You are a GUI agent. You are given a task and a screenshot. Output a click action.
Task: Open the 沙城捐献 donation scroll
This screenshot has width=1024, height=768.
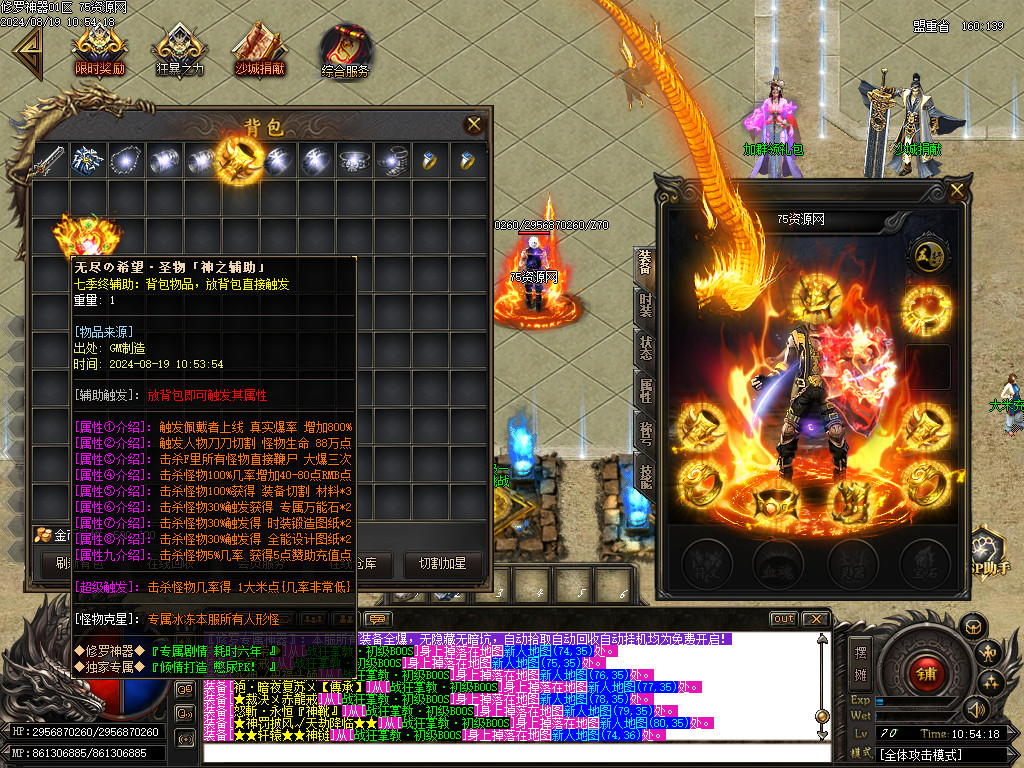[259, 50]
